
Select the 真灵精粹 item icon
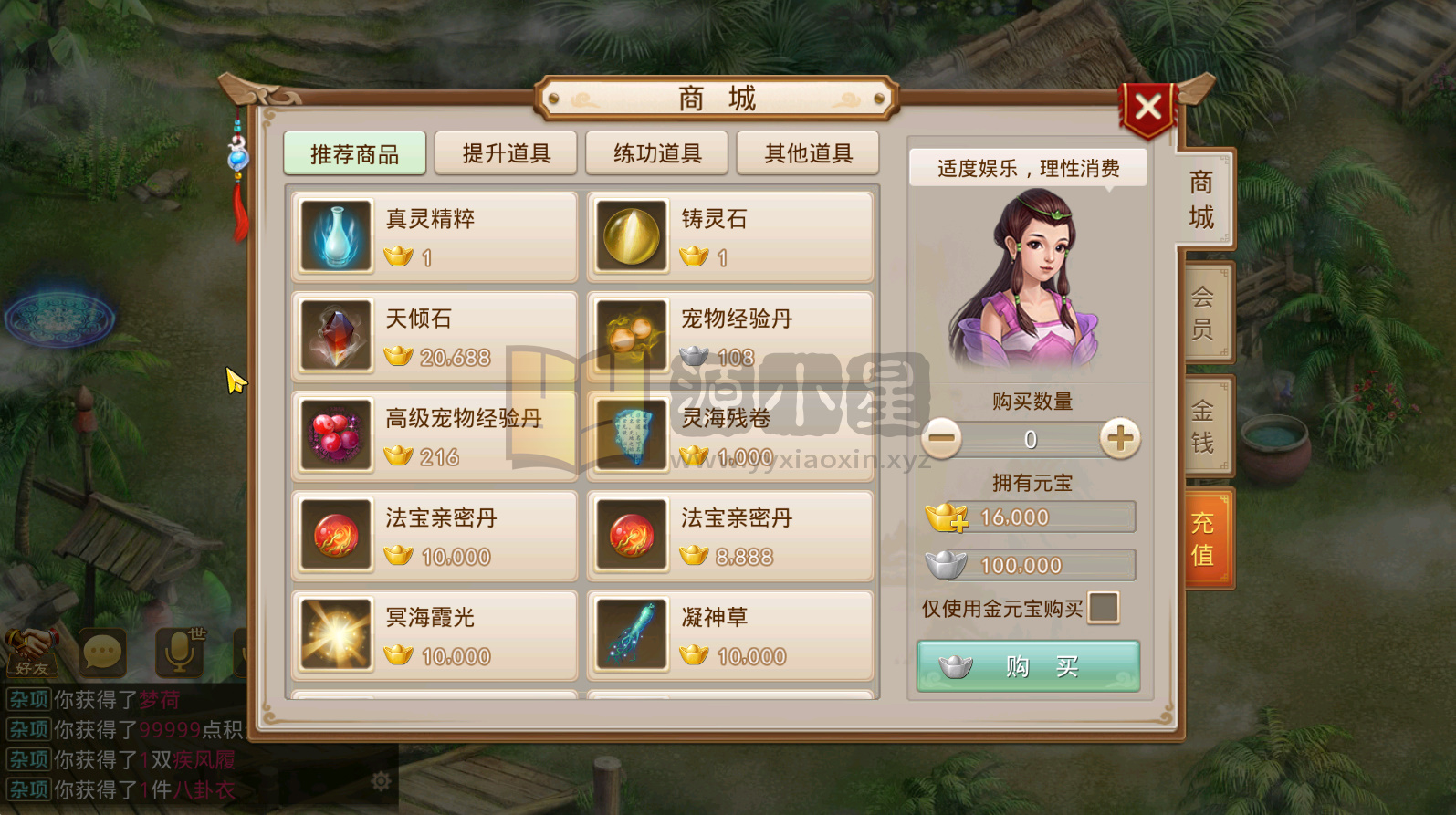click(x=335, y=236)
